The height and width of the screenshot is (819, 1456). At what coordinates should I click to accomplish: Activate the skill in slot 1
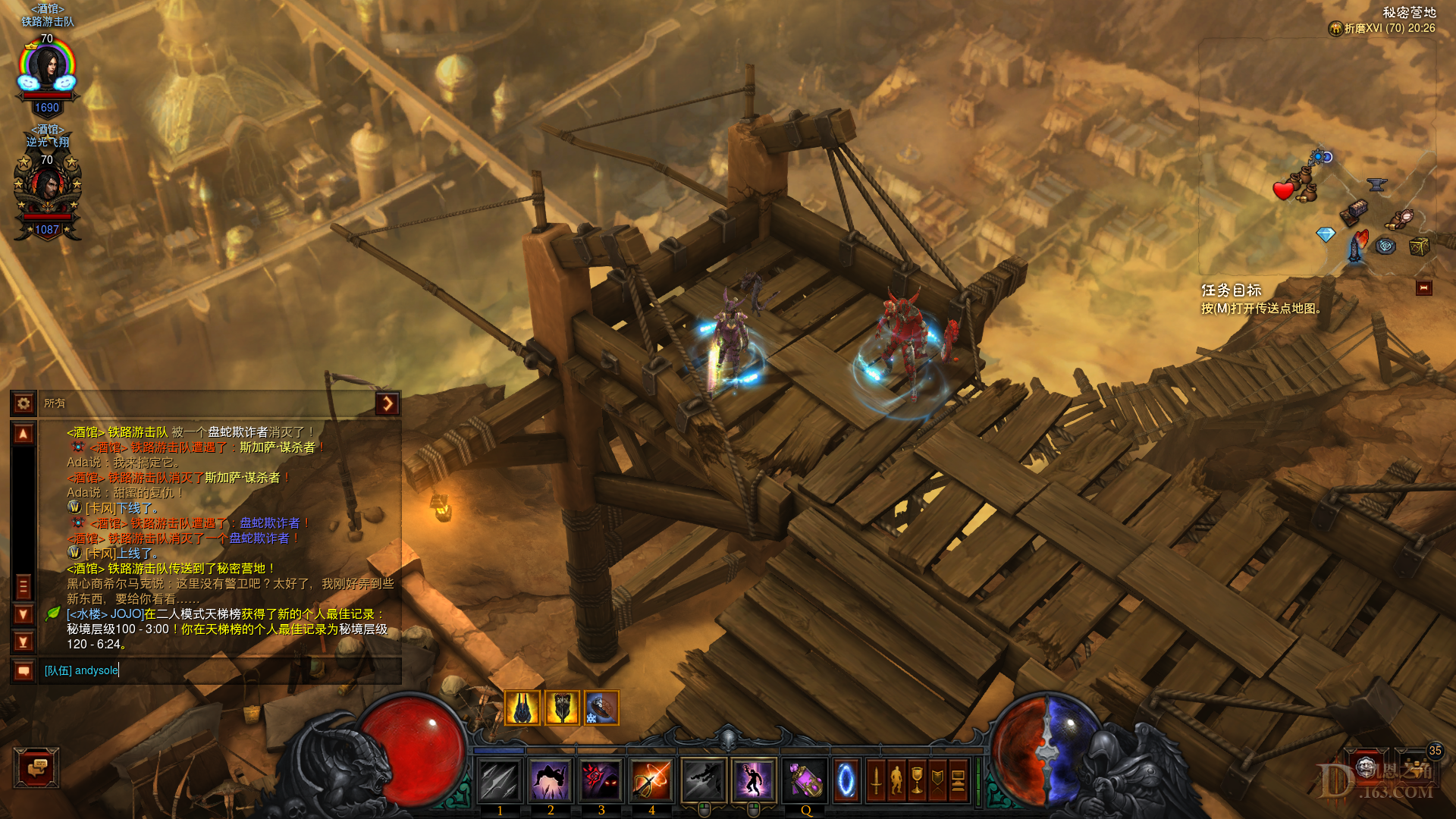click(x=500, y=780)
